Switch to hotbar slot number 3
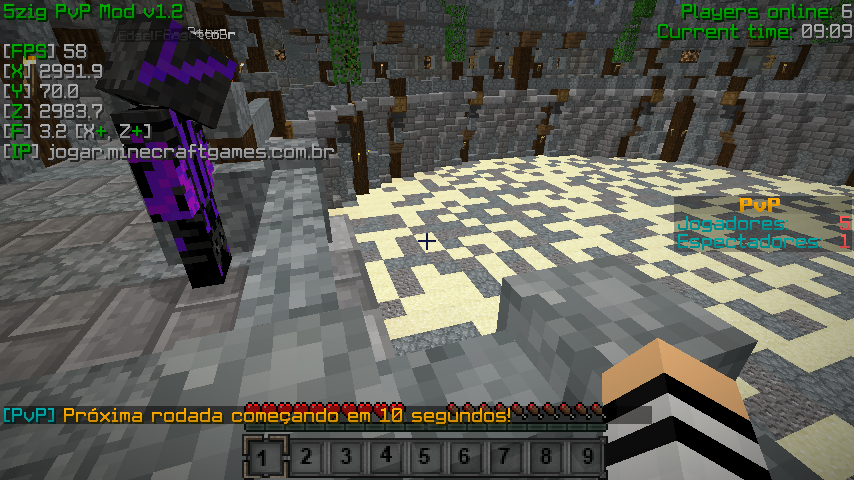This screenshot has width=854, height=480. (x=346, y=458)
